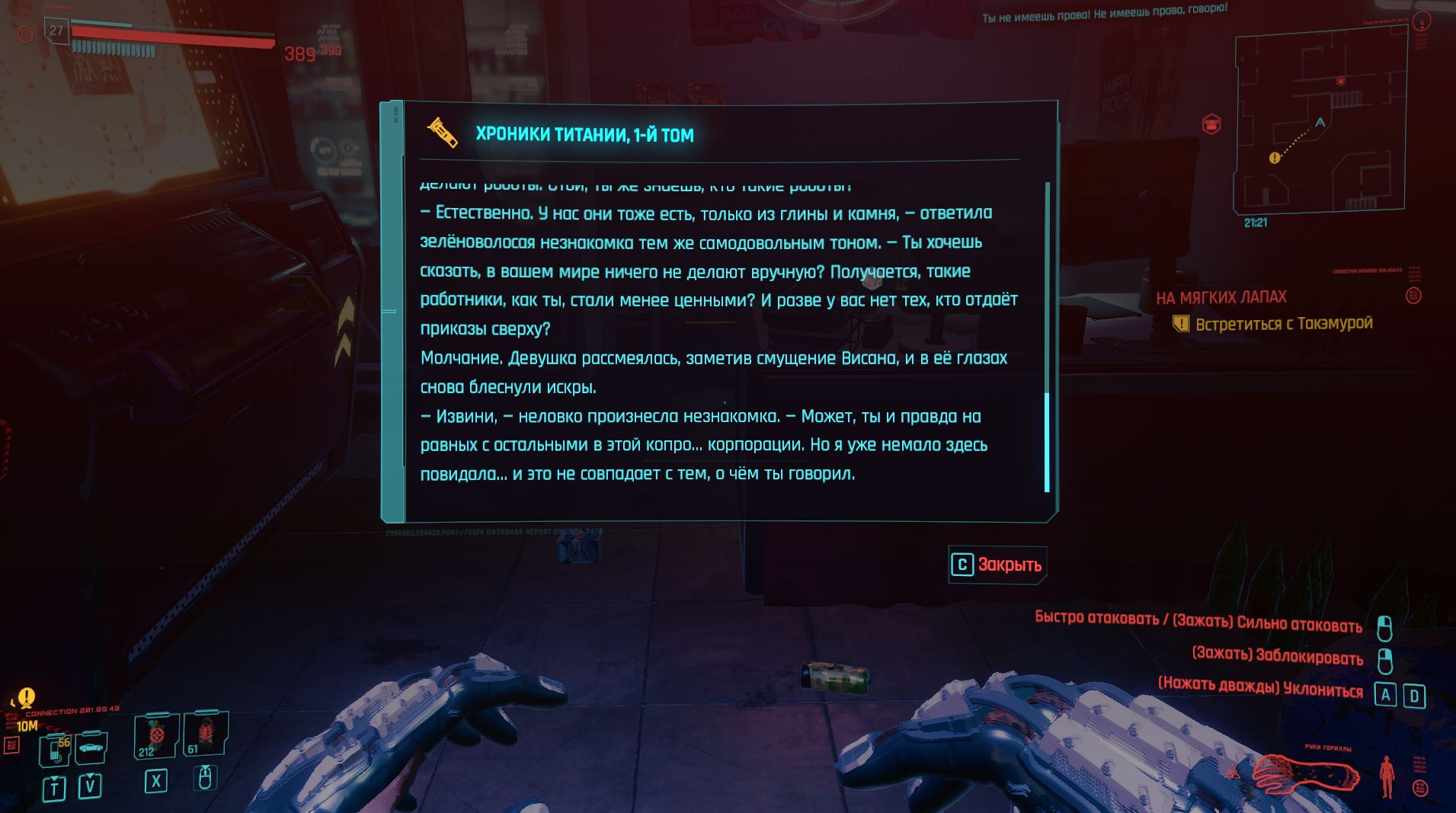Click the Gorilla Arms weapon icon
Image resolution: width=1456 pixels, height=813 pixels.
click(1306, 773)
